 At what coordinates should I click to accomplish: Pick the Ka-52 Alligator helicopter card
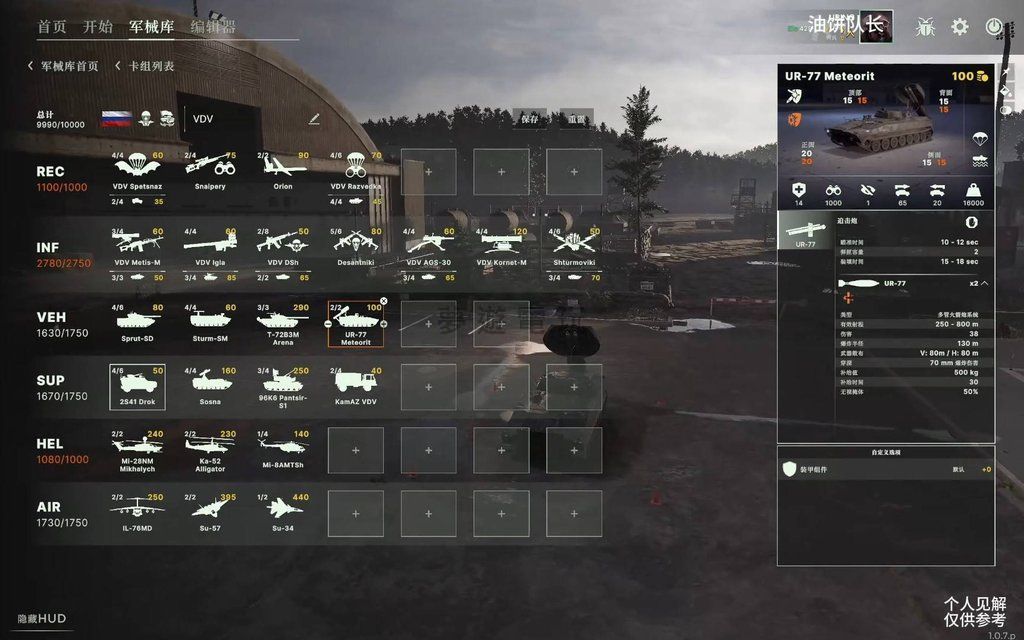[210, 450]
